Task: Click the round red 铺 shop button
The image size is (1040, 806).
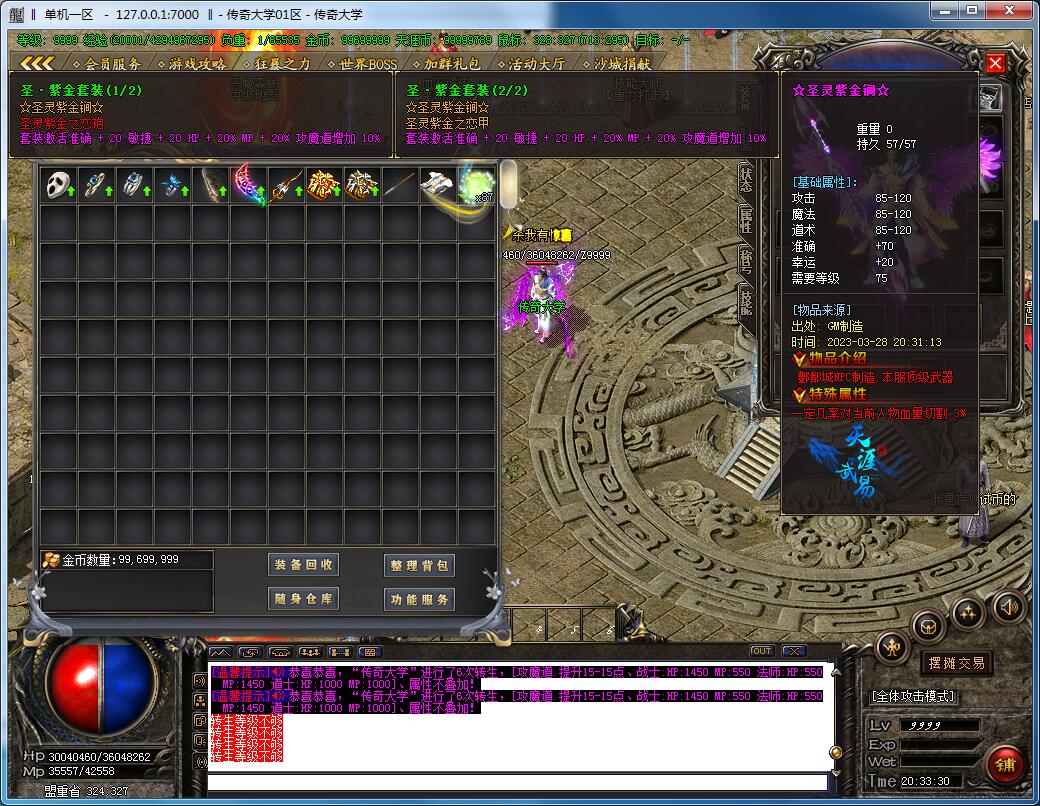Action: pos(1004,766)
